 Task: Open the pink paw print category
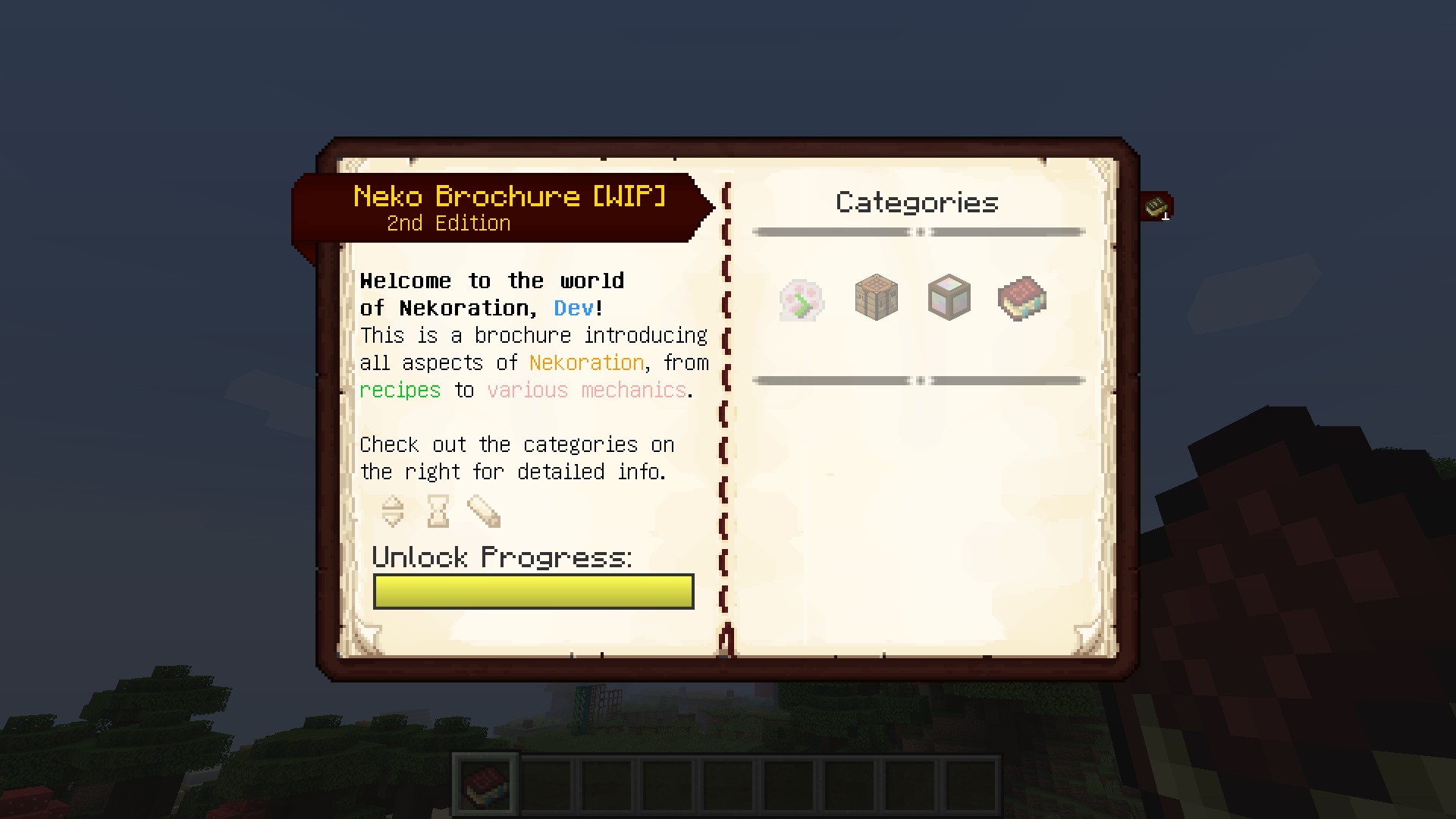(x=802, y=300)
